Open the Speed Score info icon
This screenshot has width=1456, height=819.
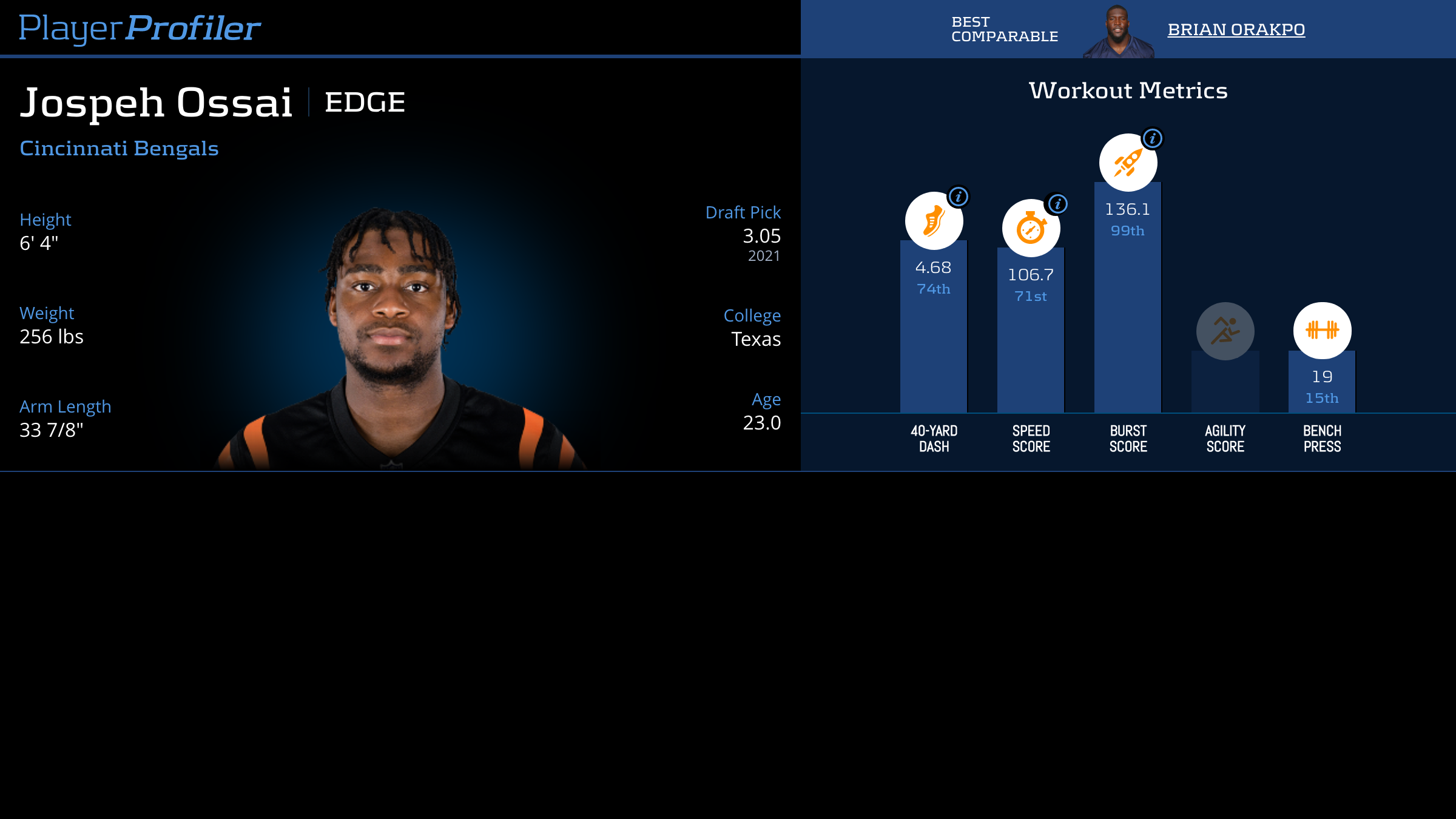1058,204
